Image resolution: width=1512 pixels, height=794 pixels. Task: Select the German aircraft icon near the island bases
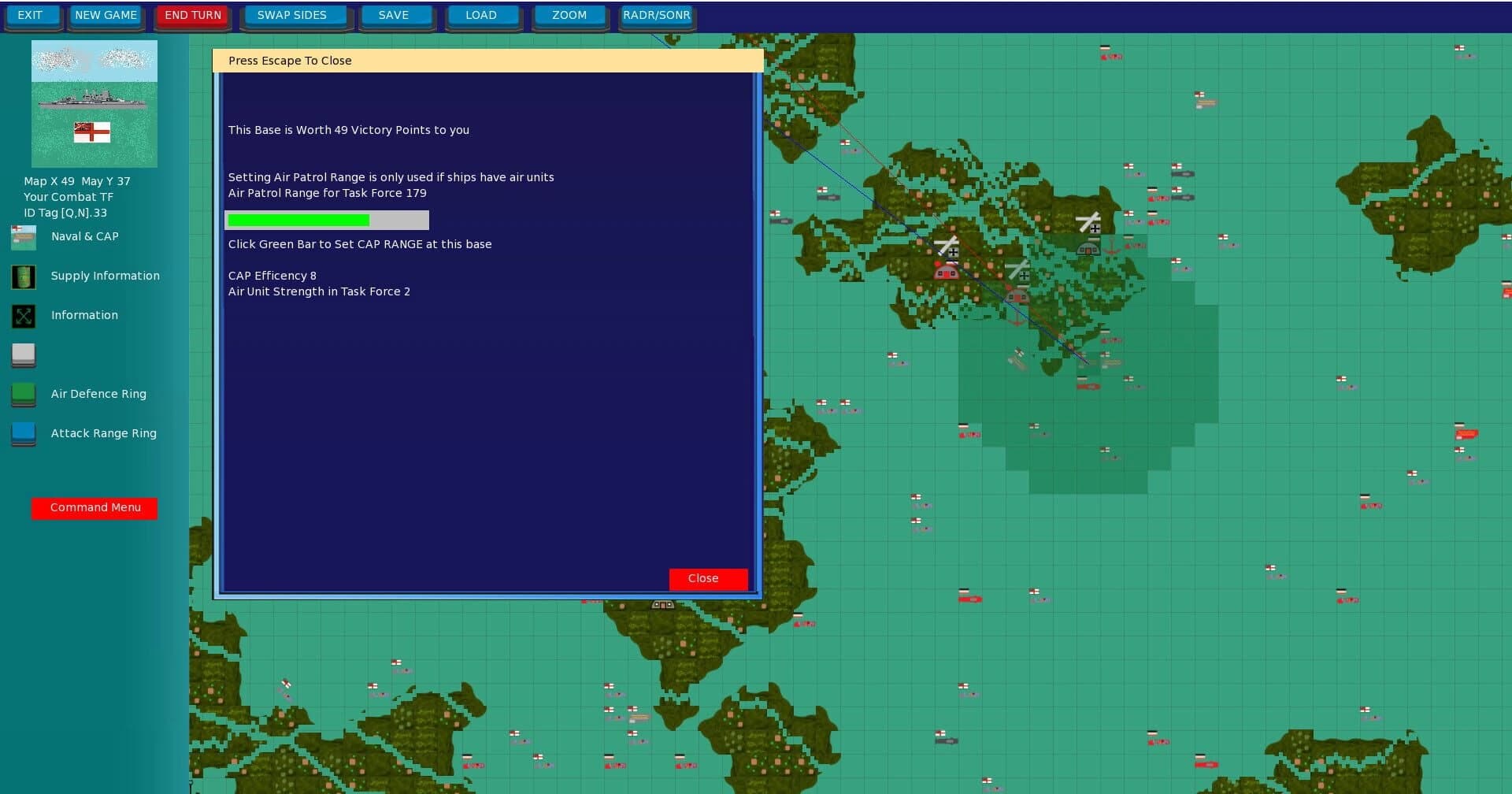pyautogui.click(x=951, y=250)
